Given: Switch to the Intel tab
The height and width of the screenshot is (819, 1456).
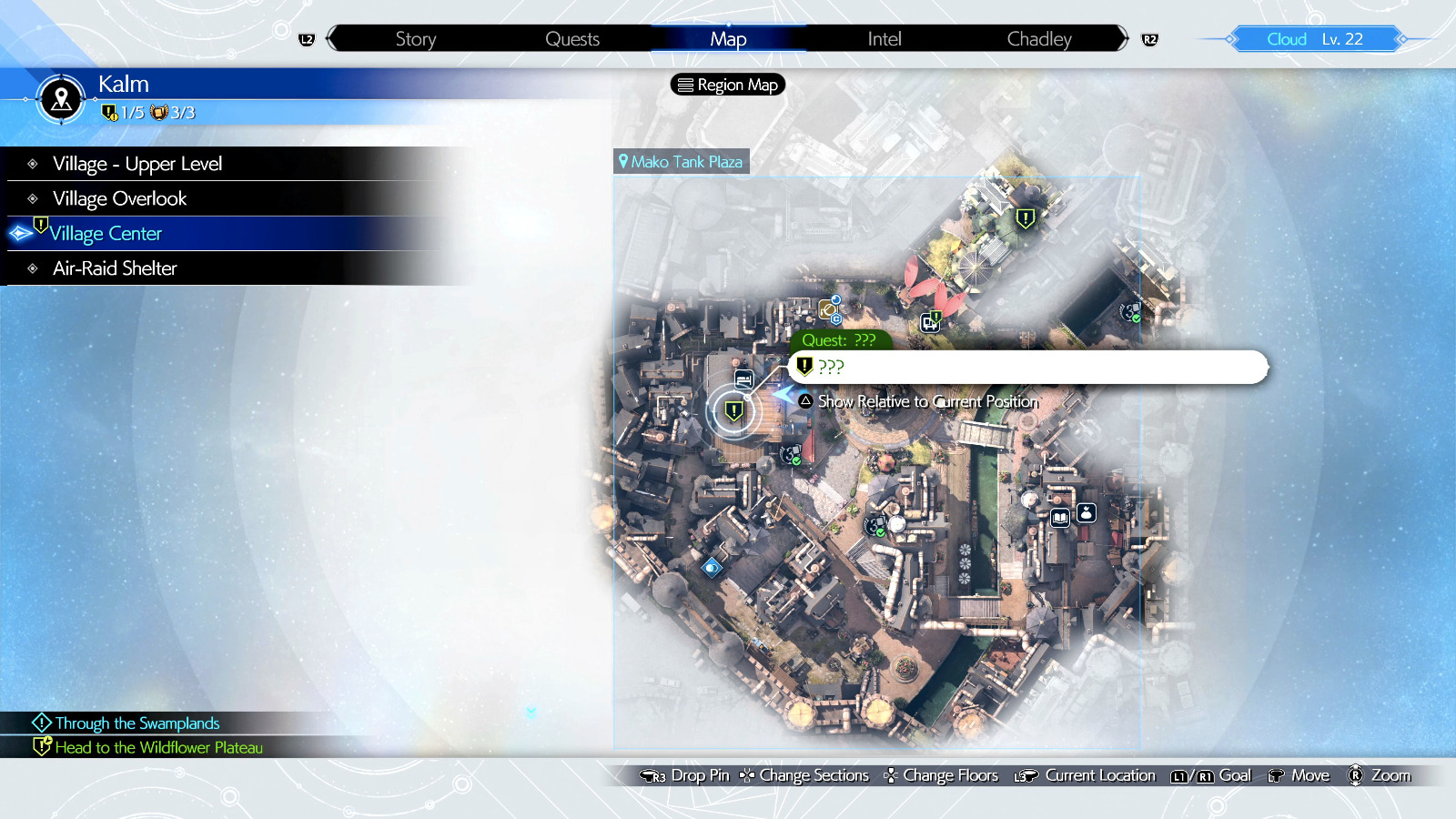Looking at the screenshot, I should (x=883, y=38).
